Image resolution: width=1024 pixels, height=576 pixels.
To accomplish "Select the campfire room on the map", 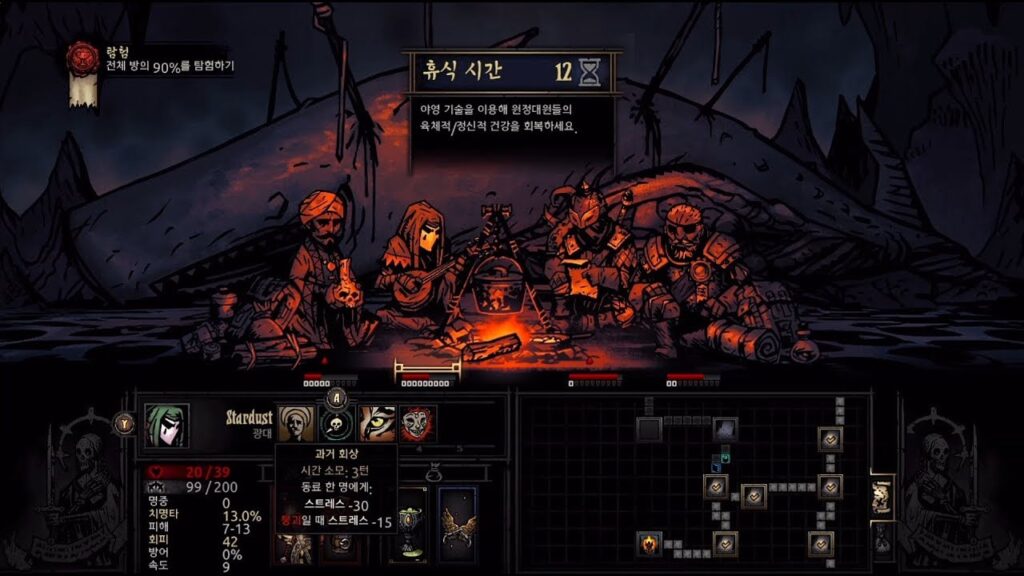I will [649, 544].
